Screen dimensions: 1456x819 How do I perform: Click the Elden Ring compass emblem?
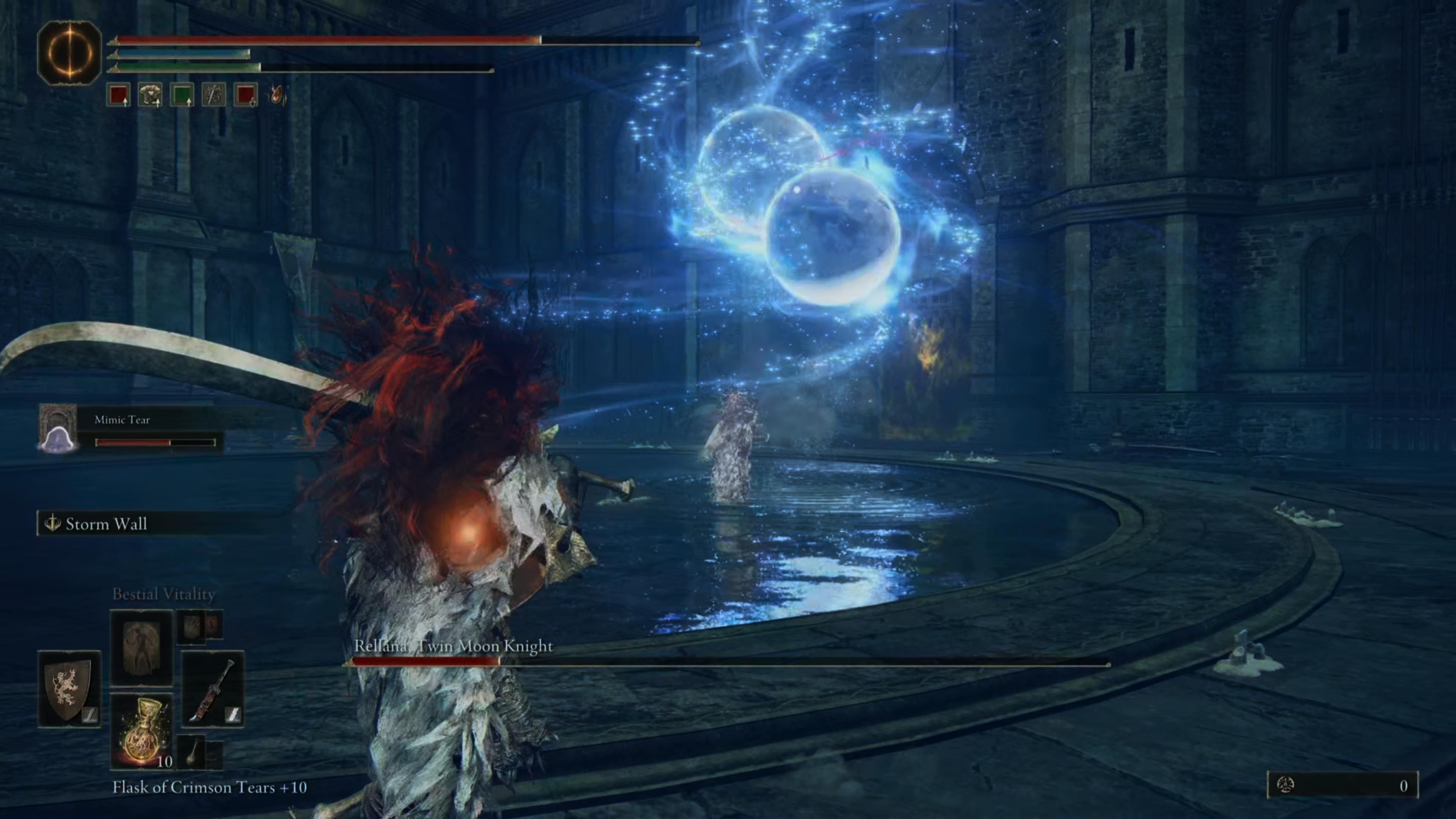point(69,53)
